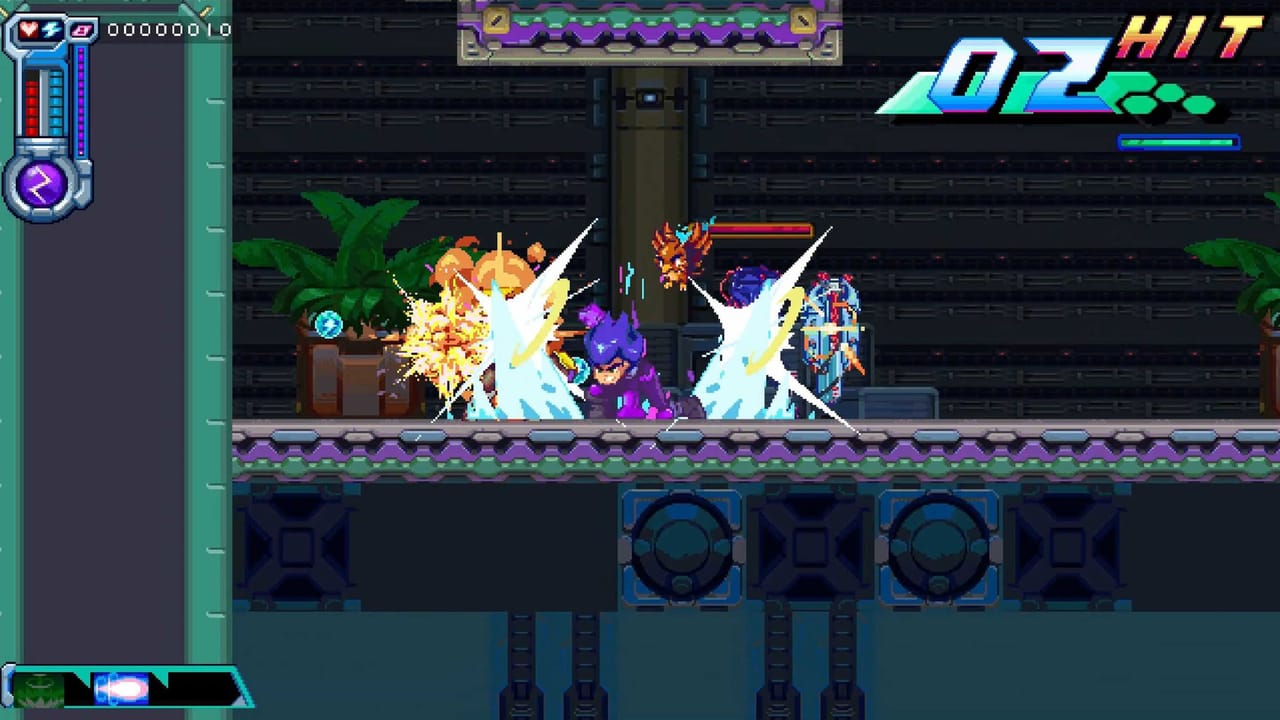The image size is (1280, 720).
Task: Click the enemy's red health bar
Action: coord(761,228)
